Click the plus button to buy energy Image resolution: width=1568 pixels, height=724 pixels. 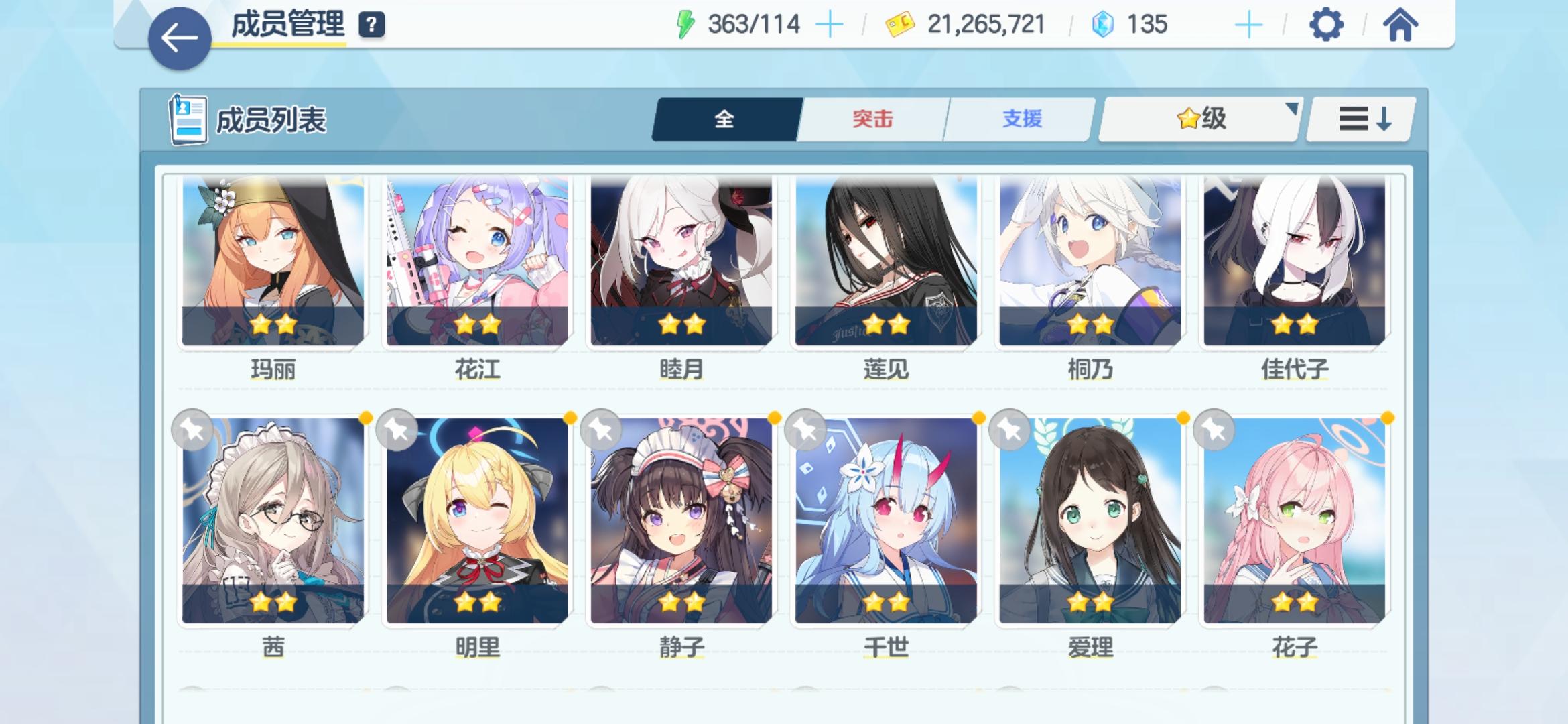831,24
